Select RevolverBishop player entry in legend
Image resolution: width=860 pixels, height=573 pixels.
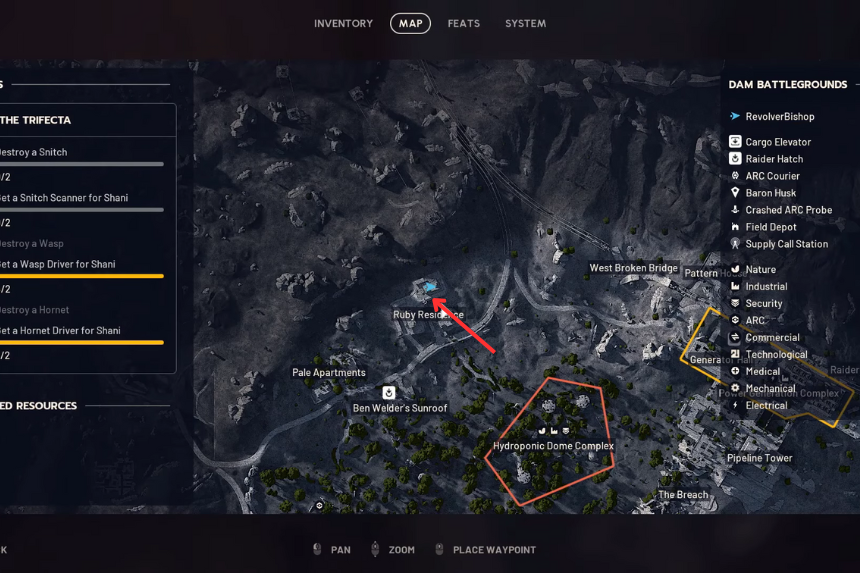[779, 116]
